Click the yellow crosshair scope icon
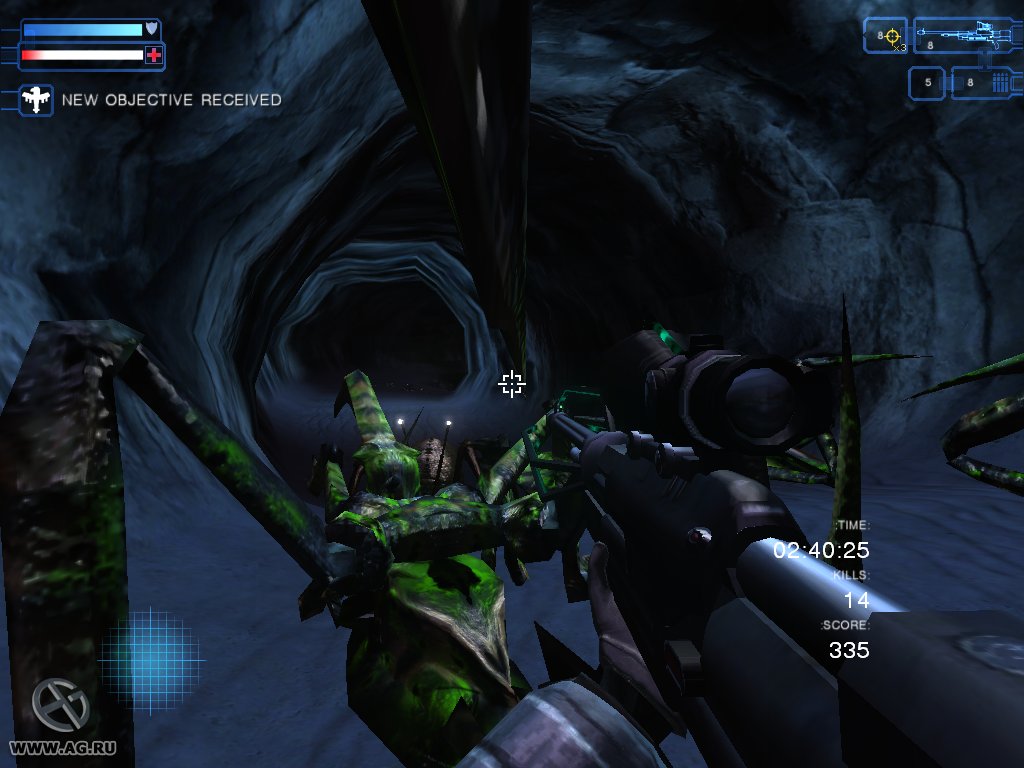The image size is (1024, 768). 891,36
